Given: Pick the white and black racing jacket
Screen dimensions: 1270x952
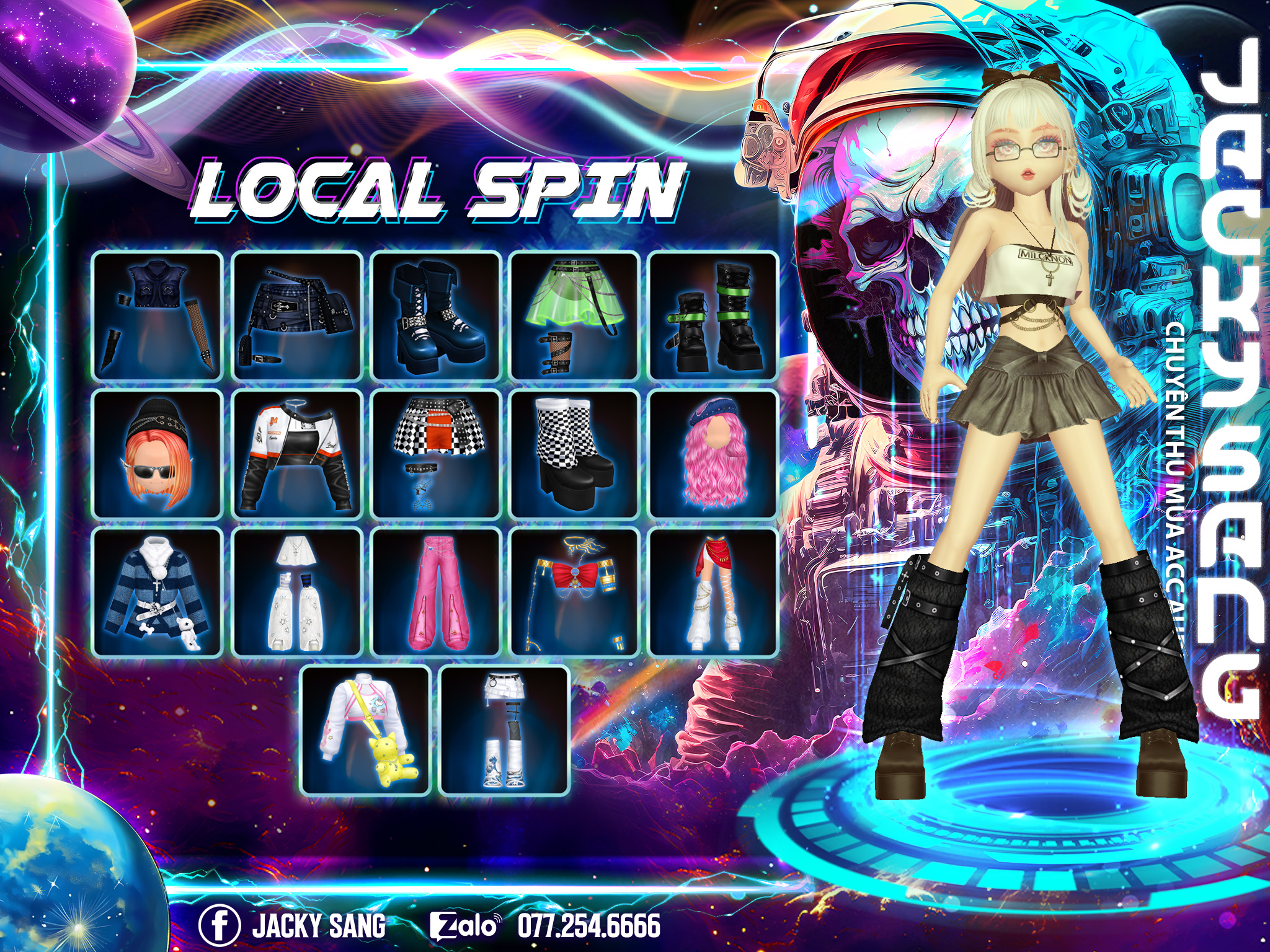Looking at the screenshot, I should point(297,454).
